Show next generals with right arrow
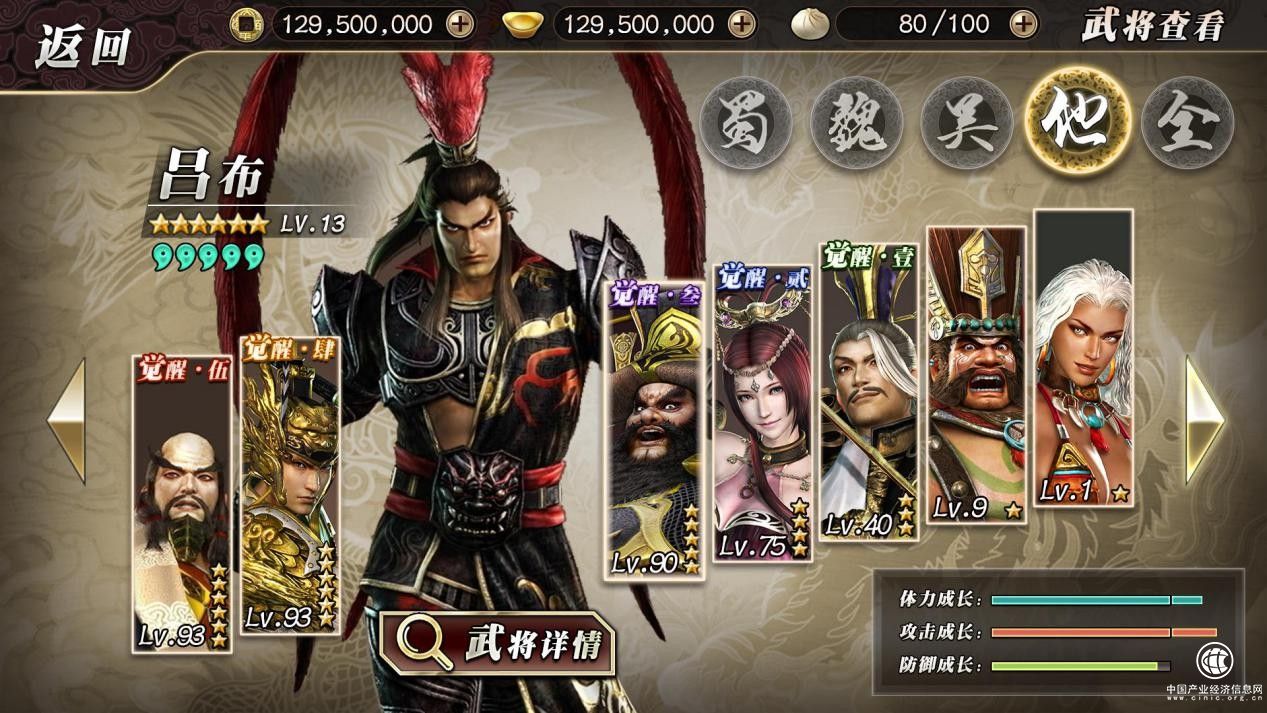The width and height of the screenshot is (1267, 713). click(x=1204, y=420)
